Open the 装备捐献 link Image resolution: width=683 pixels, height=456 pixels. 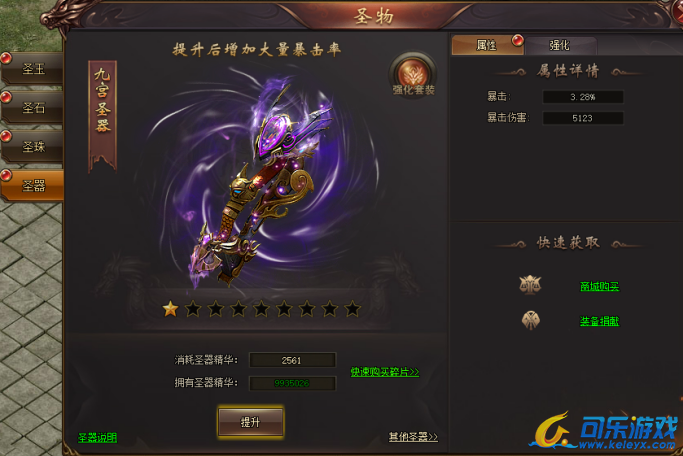[x=598, y=321]
